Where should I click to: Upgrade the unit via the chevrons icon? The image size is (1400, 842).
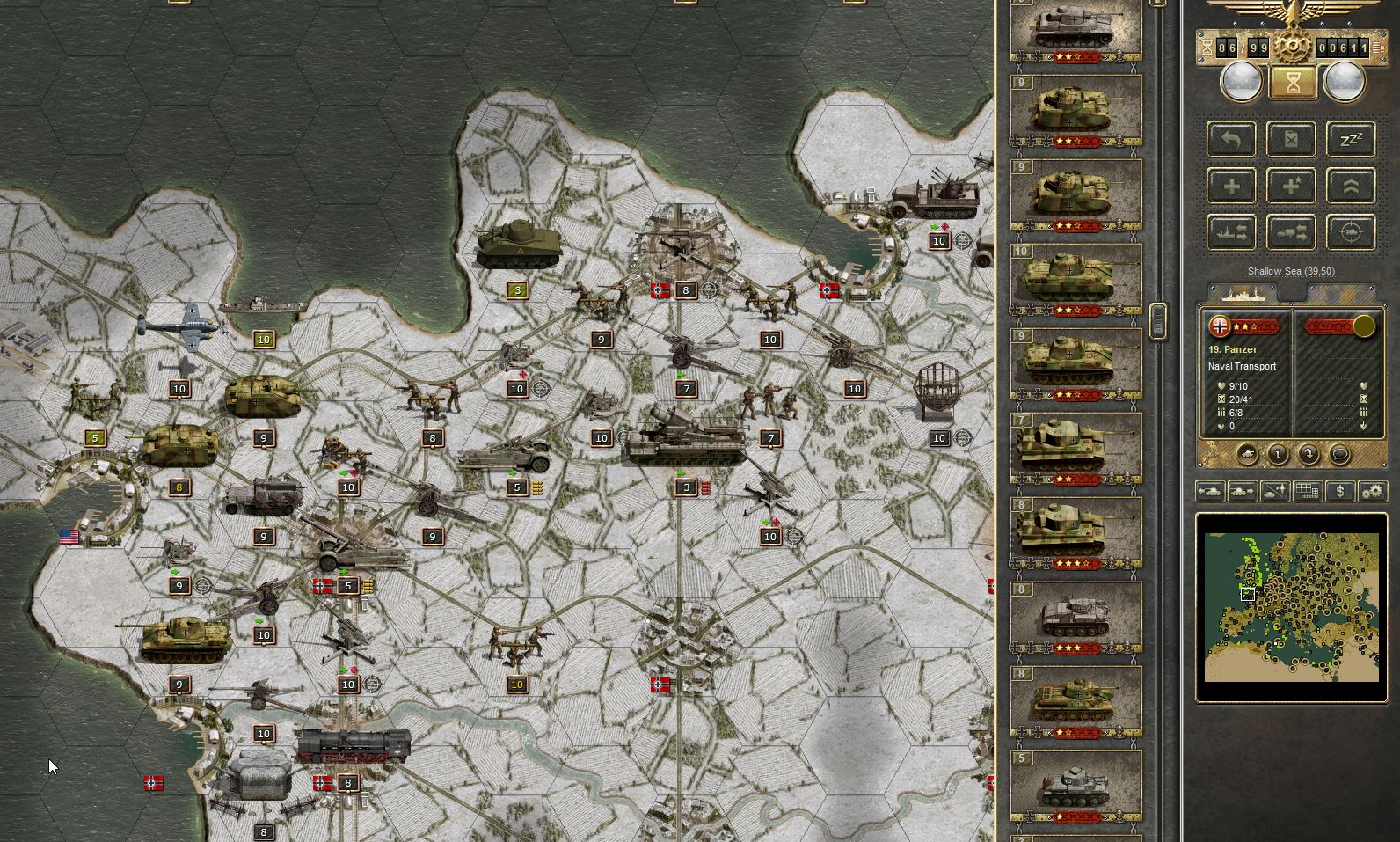pyautogui.click(x=1352, y=186)
